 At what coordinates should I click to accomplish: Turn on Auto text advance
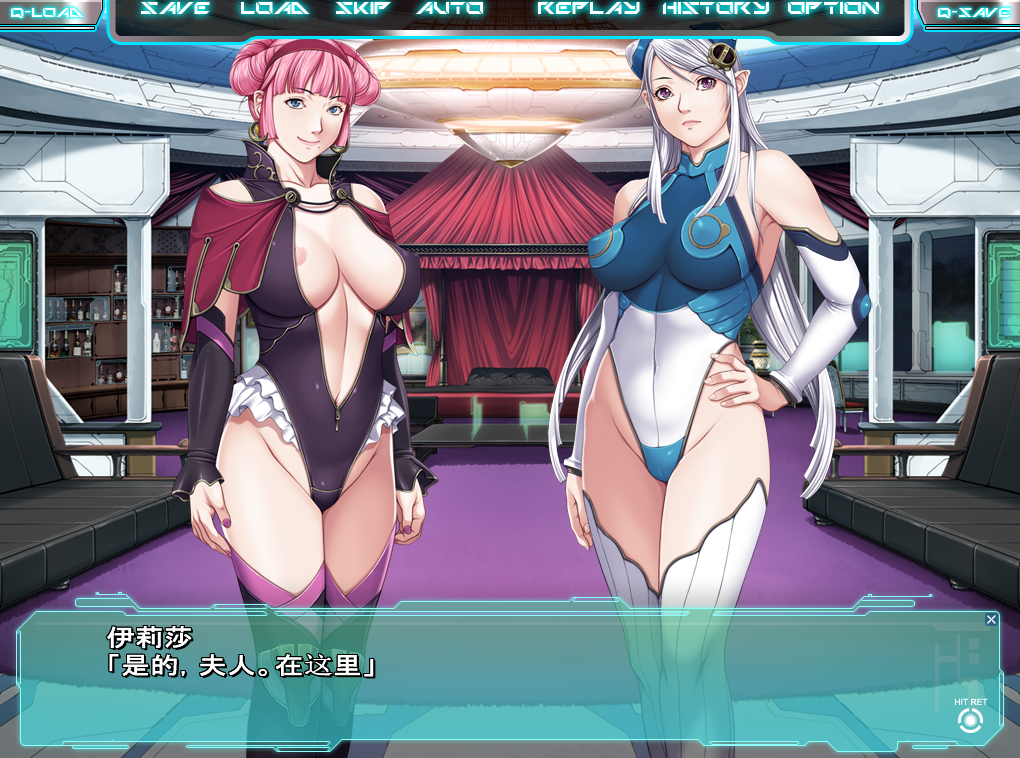tap(450, 9)
